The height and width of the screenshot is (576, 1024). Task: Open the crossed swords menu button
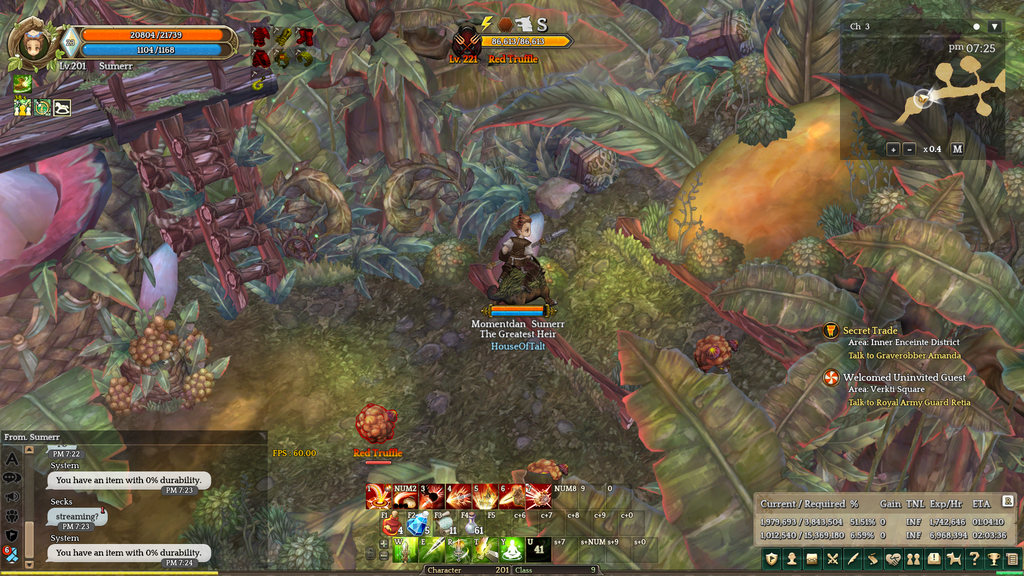pyautogui.click(x=832, y=559)
